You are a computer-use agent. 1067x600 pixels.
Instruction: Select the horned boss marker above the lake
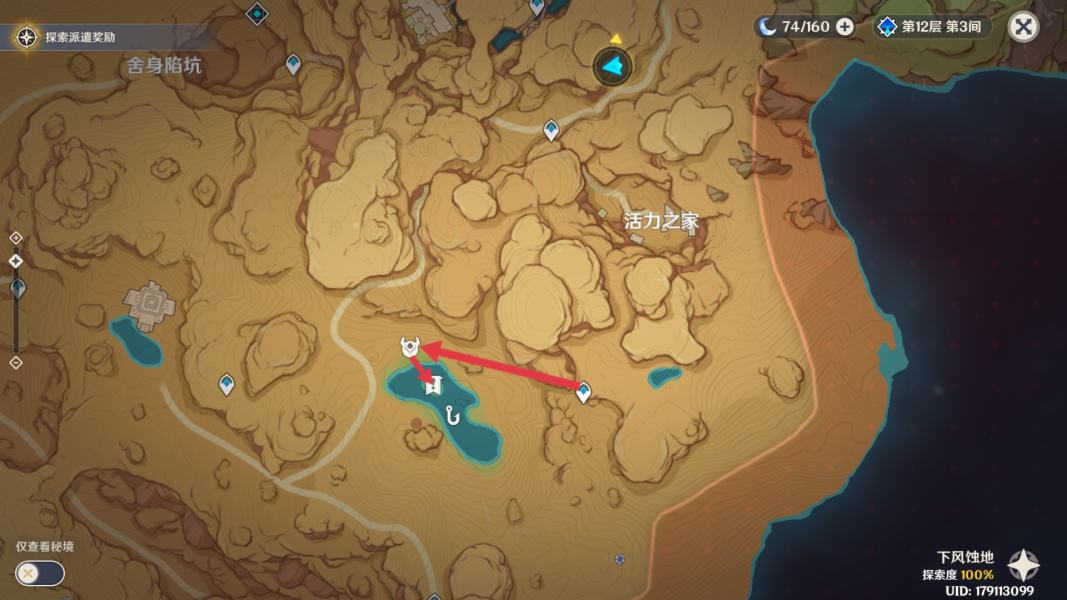(409, 348)
